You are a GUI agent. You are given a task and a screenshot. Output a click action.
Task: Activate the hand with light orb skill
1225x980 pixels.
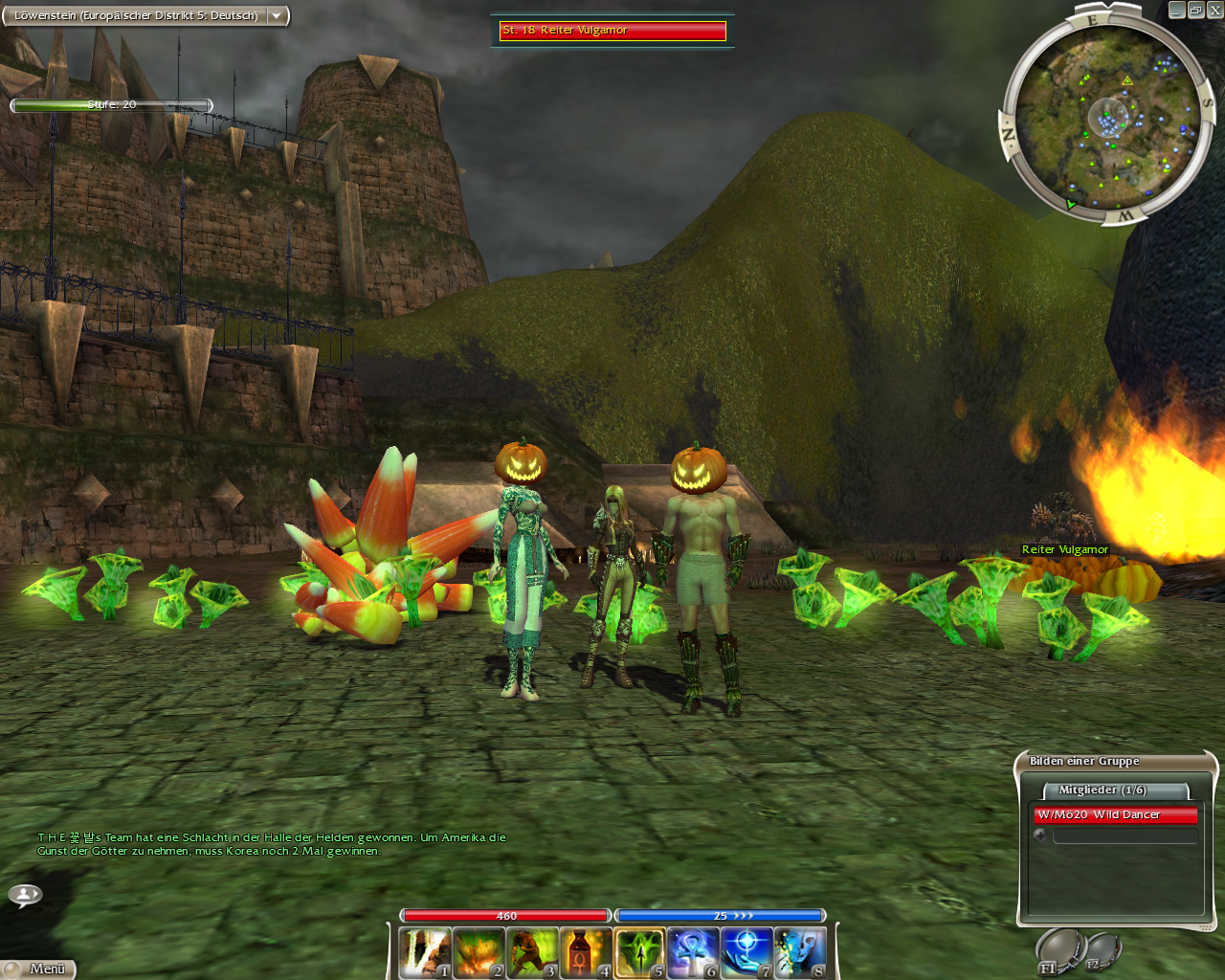point(746,953)
